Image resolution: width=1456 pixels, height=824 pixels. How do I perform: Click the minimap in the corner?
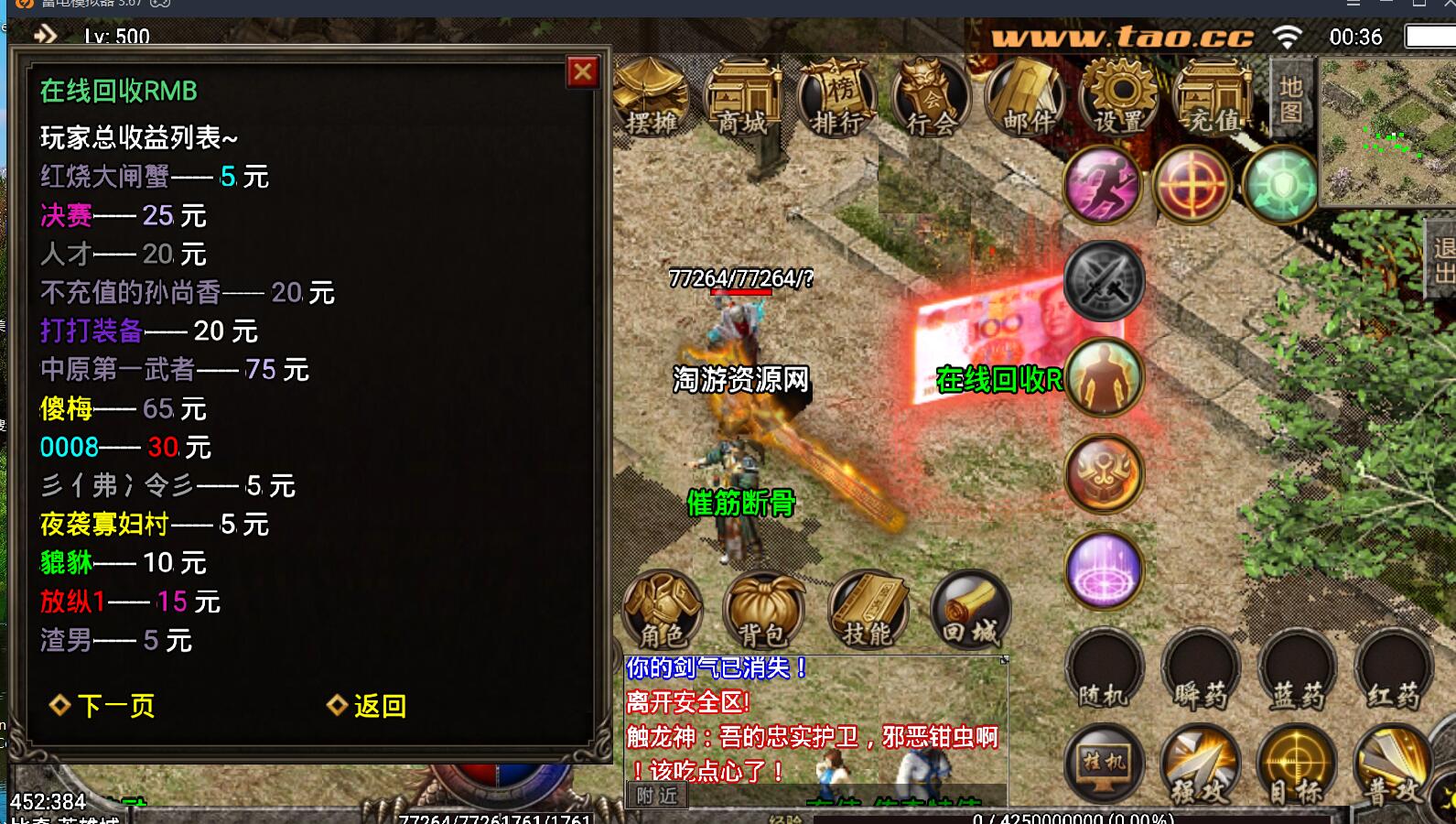[1386, 130]
